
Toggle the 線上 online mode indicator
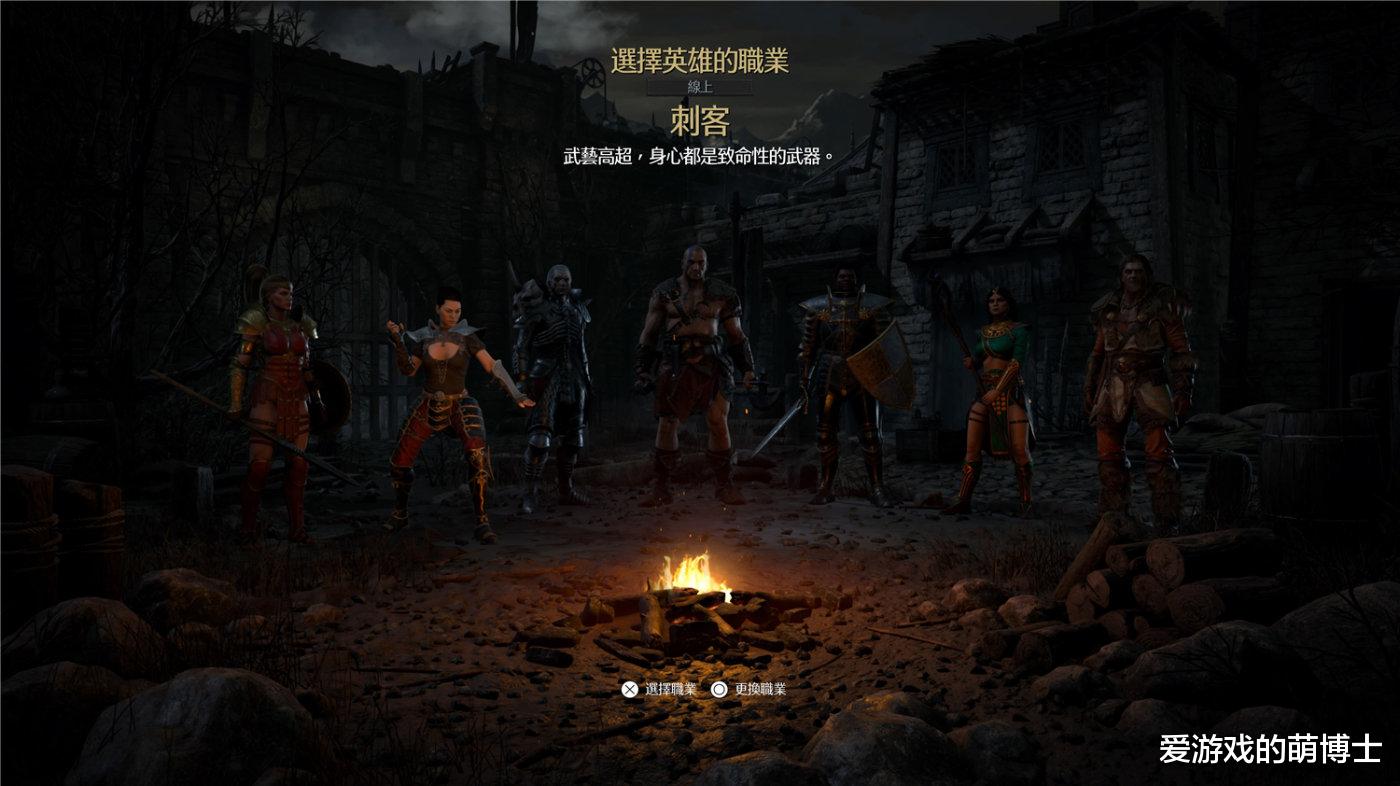[699, 88]
